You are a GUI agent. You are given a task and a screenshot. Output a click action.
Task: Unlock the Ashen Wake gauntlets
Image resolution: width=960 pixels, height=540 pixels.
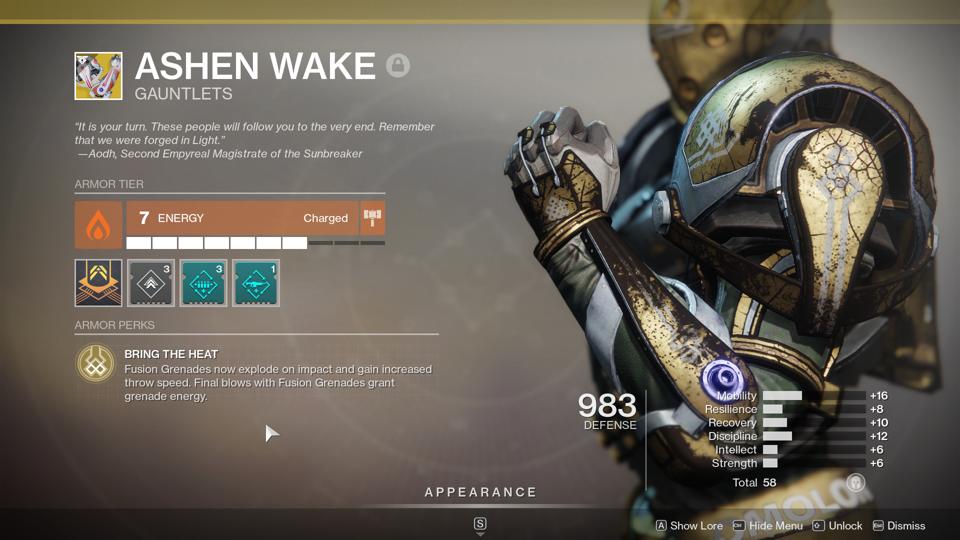click(x=837, y=526)
